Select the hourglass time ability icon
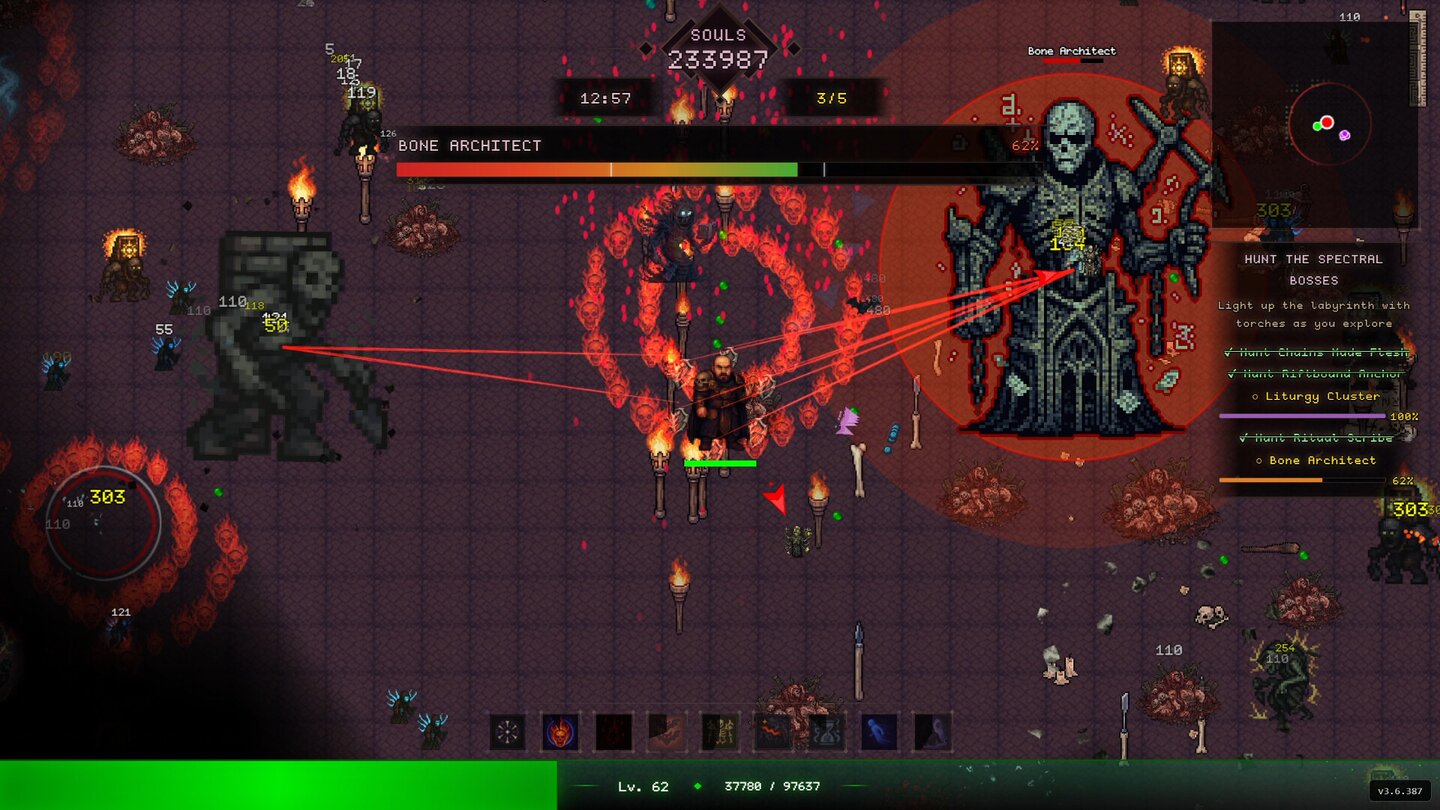The height and width of the screenshot is (810, 1440). (x=825, y=733)
